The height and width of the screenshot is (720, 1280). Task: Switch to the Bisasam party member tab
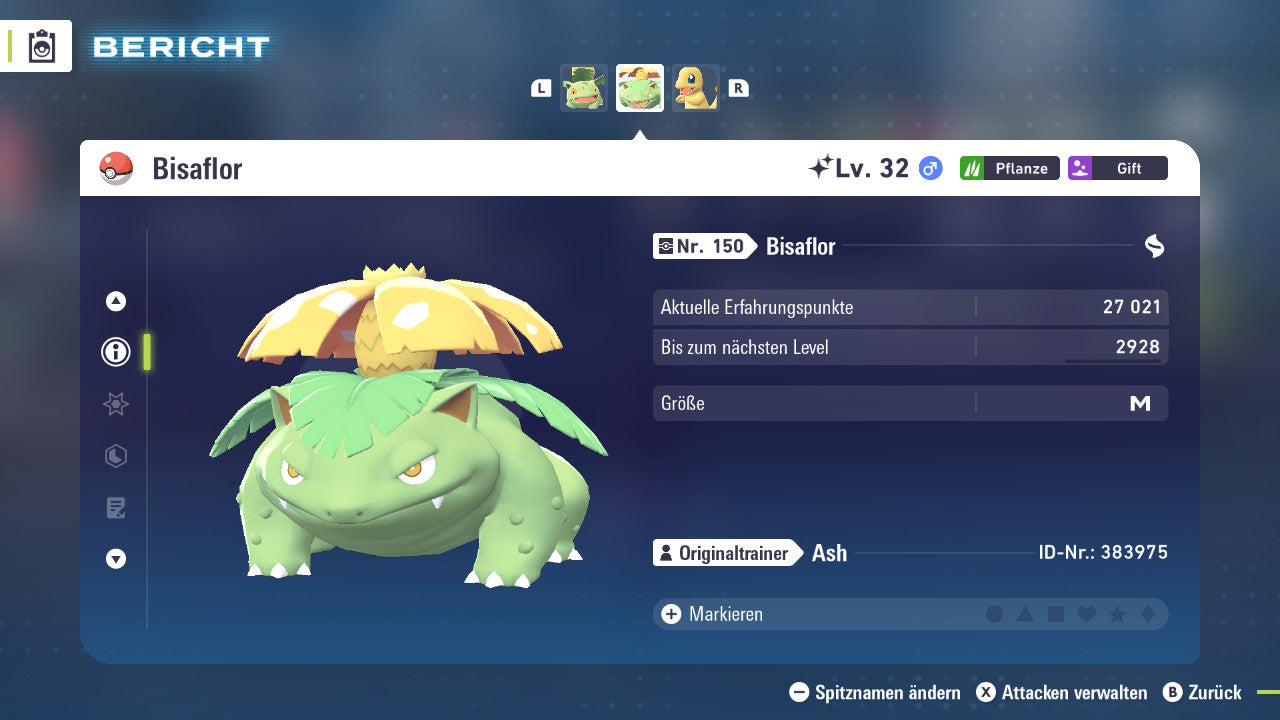click(x=583, y=87)
